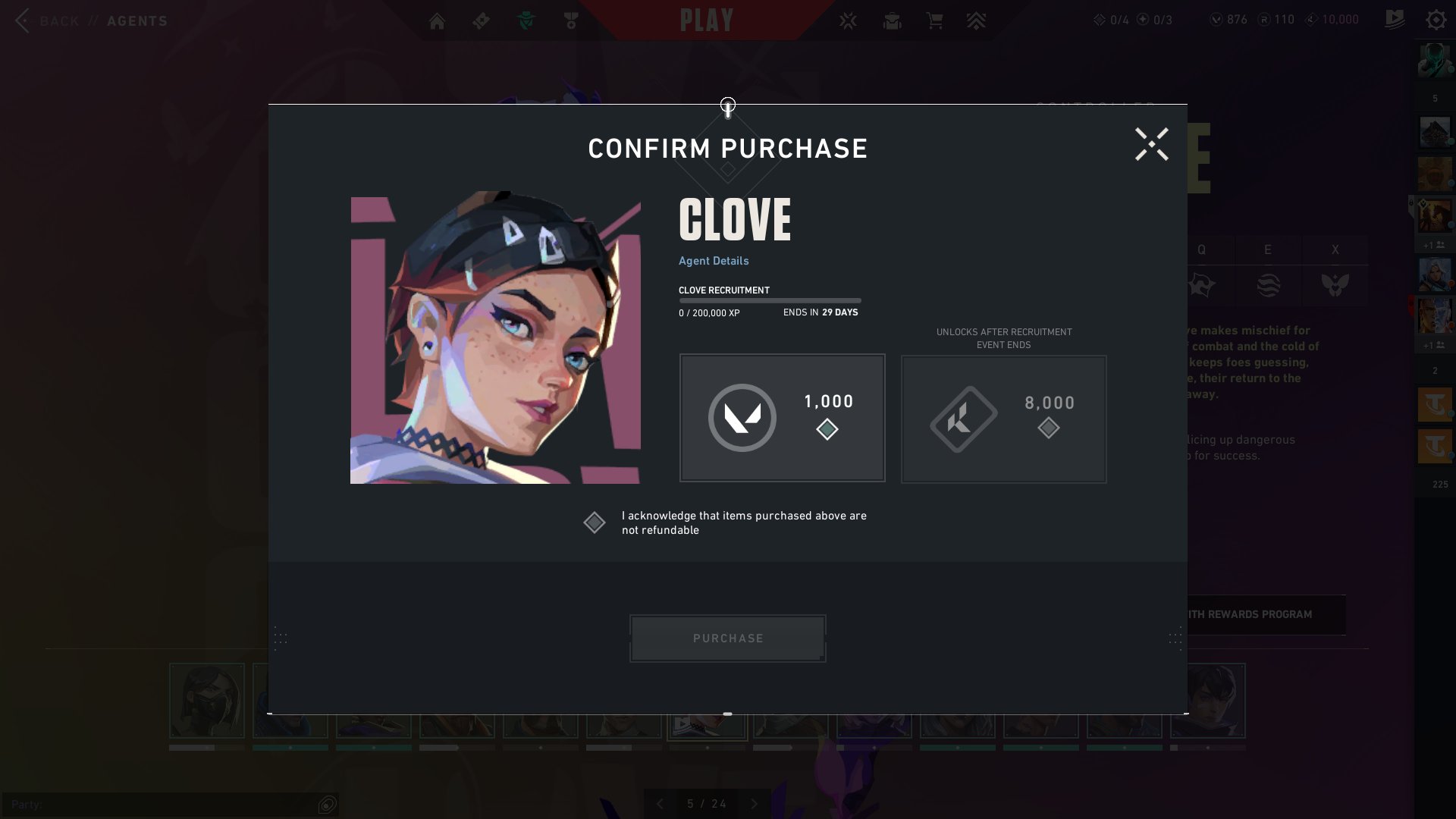Open the Battlepass tickets icon

(x=481, y=20)
